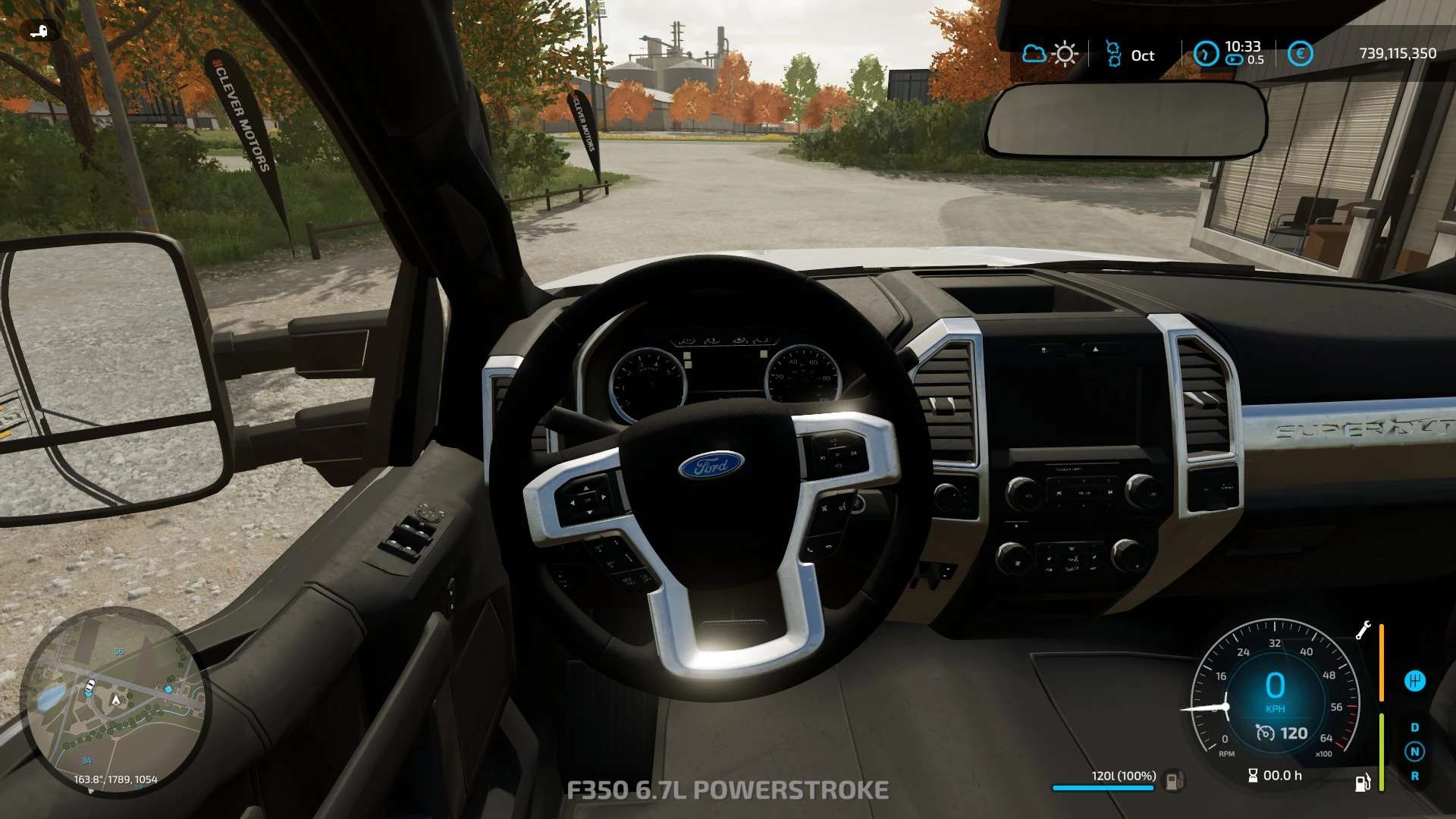Click the fuel pump gauge icon

[1363, 782]
